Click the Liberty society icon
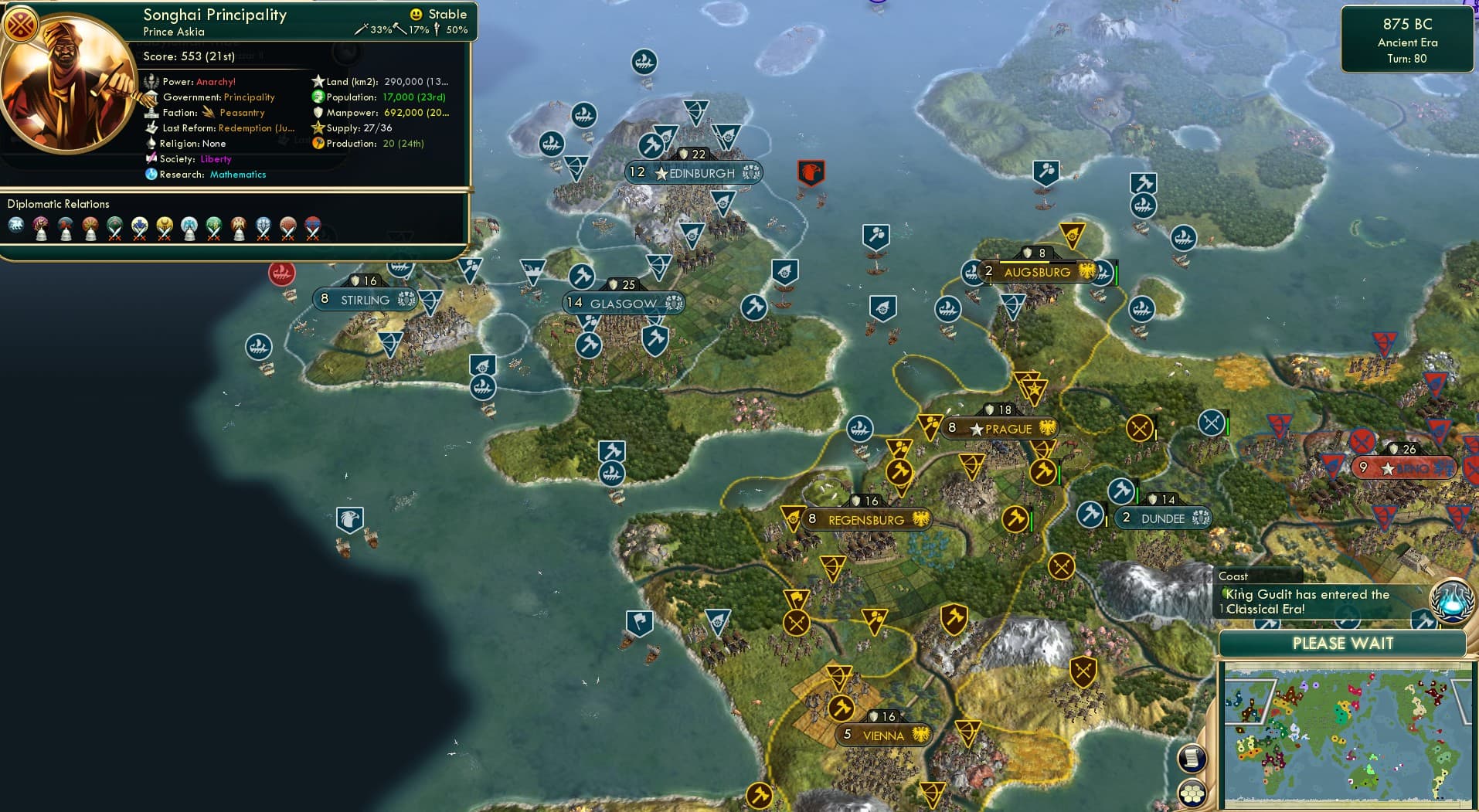Viewport: 1479px width, 812px height. (151, 158)
